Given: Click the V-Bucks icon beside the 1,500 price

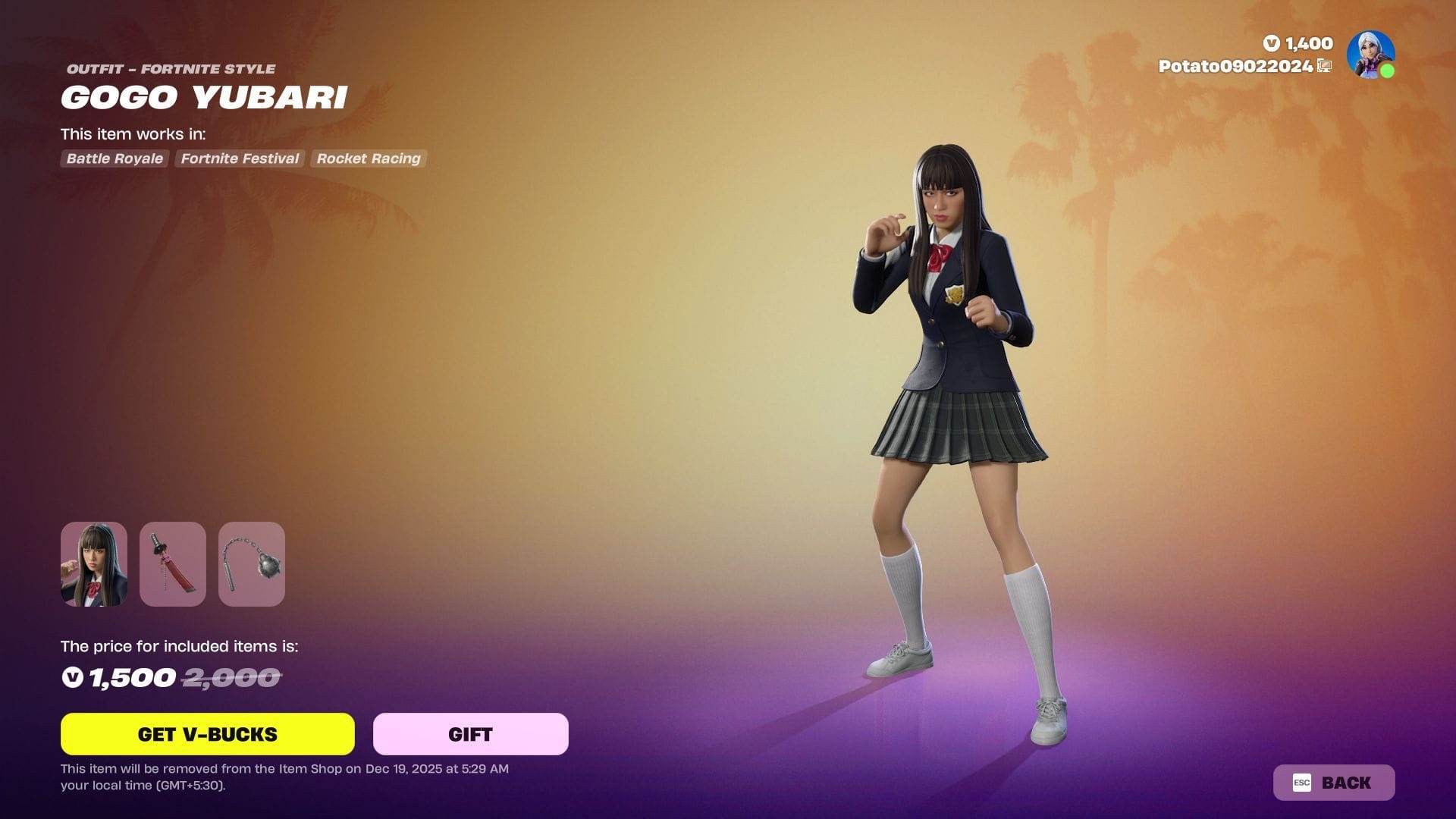Looking at the screenshot, I should tap(73, 676).
